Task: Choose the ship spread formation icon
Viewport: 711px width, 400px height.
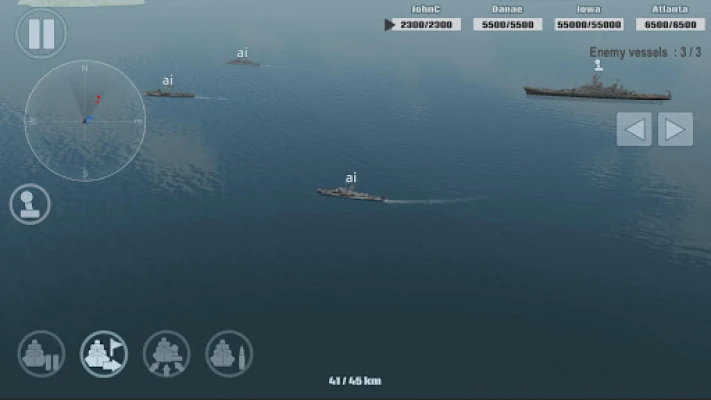Action: click(166, 353)
